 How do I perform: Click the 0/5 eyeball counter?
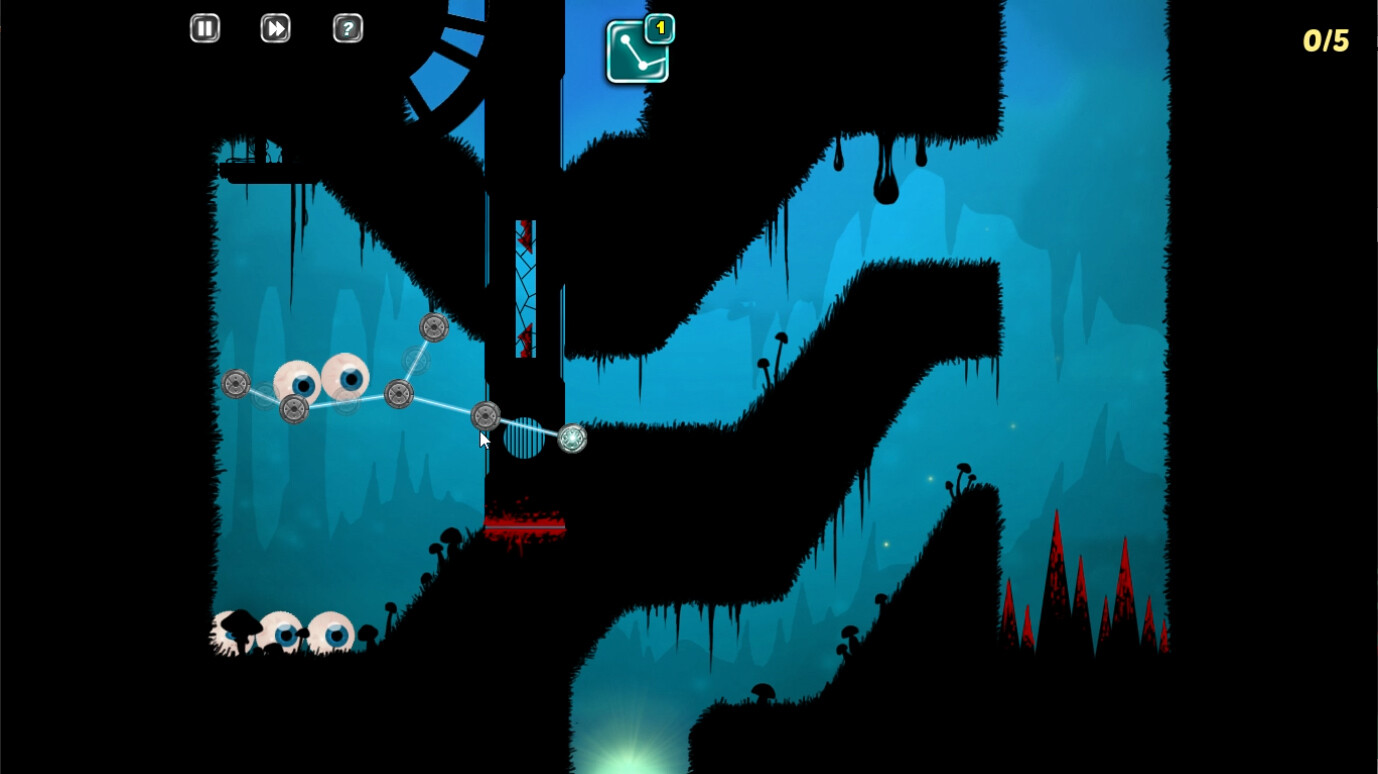1325,41
